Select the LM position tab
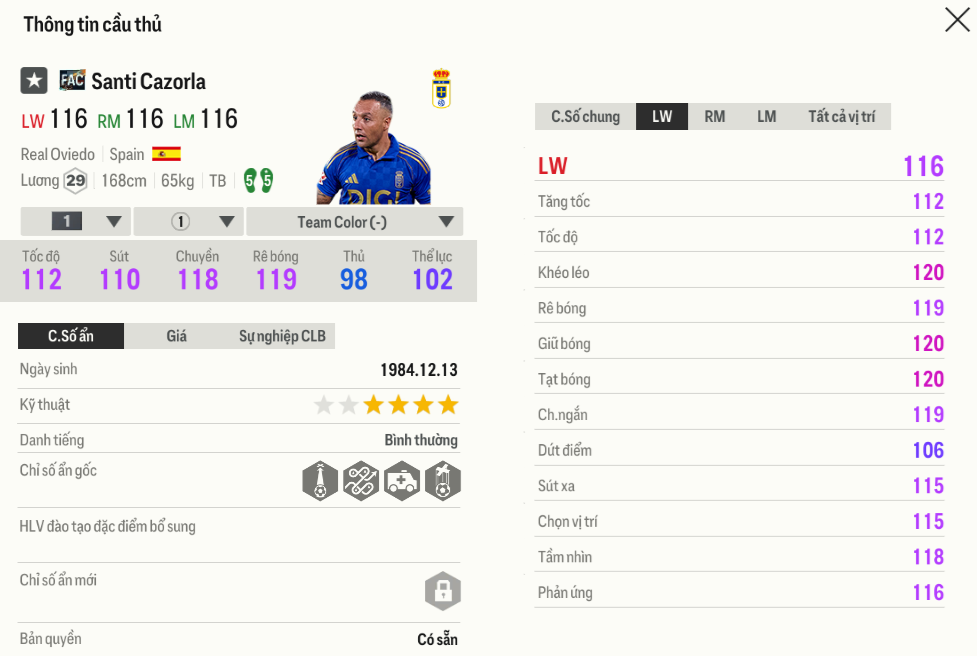This screenshot has width=977, height=656. 766,117
